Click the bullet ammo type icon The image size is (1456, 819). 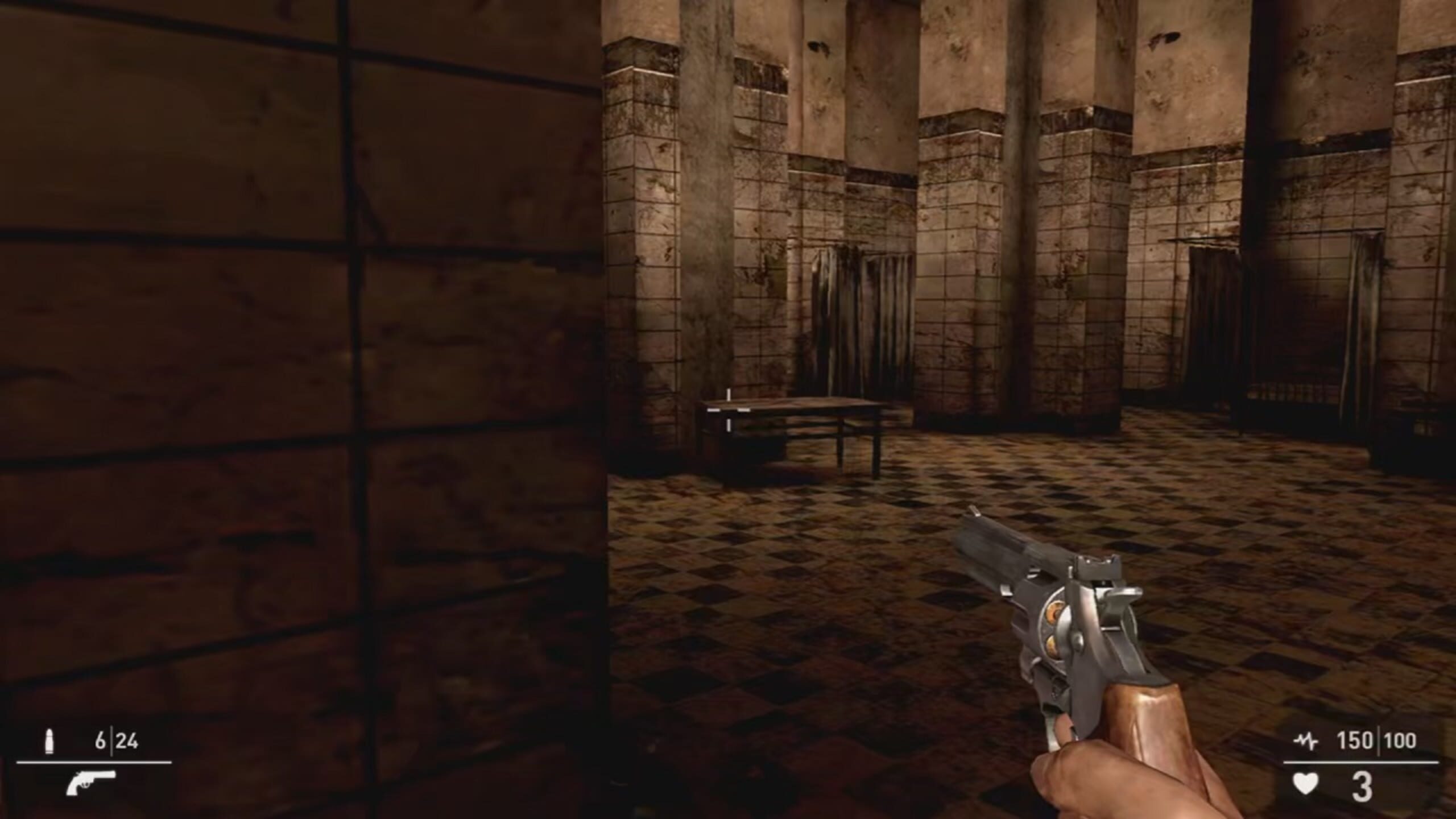tap(49, 742)
